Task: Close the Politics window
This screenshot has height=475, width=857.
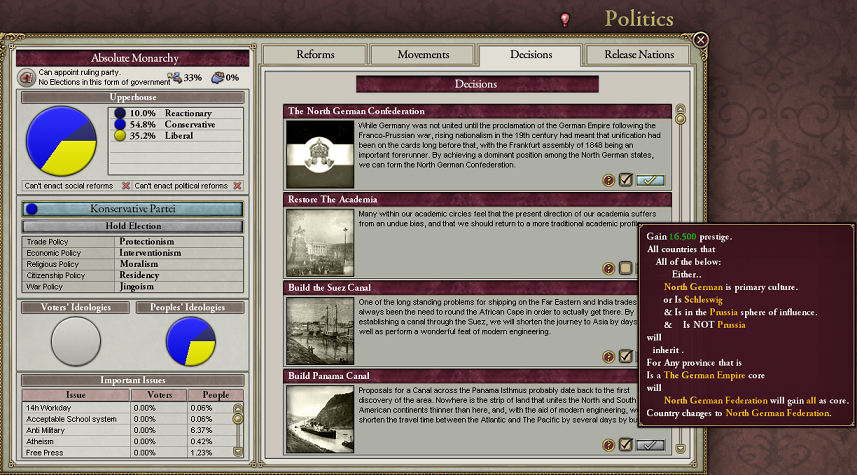Action: [x=701, y=40]
